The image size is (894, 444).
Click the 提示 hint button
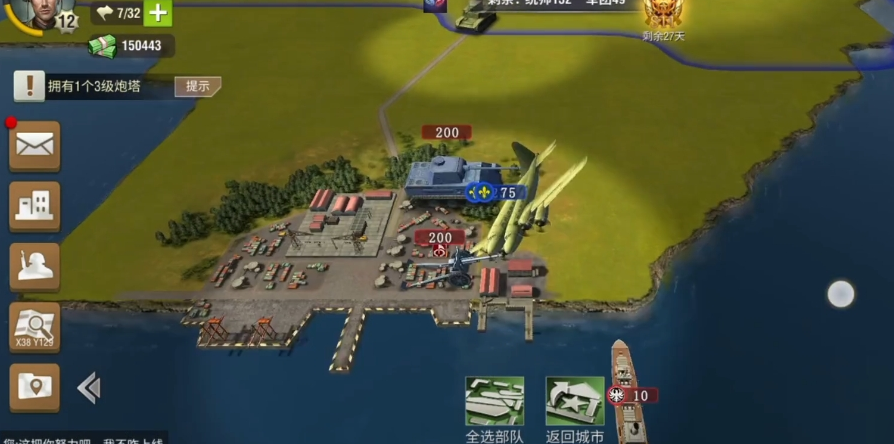[x=197, y=86]
